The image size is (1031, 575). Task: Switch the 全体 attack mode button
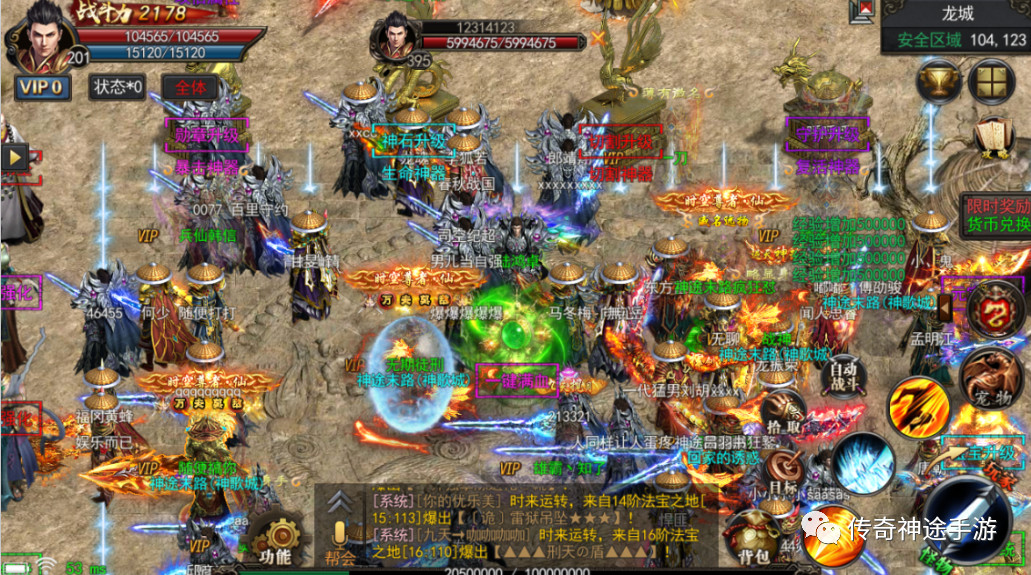(x=190, y=87)
